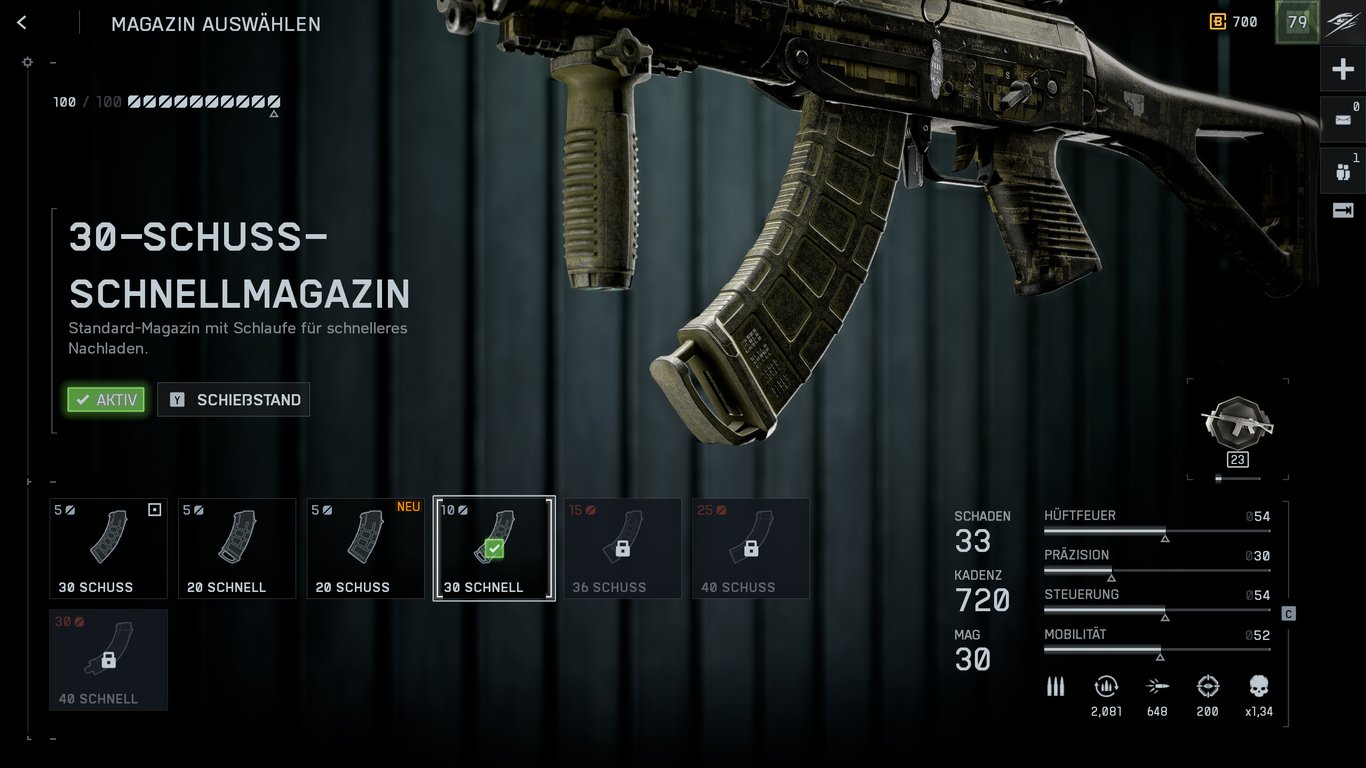Click the ammo bullets icon in the stats bar
1366x768 pixels.
(1055, 687)
